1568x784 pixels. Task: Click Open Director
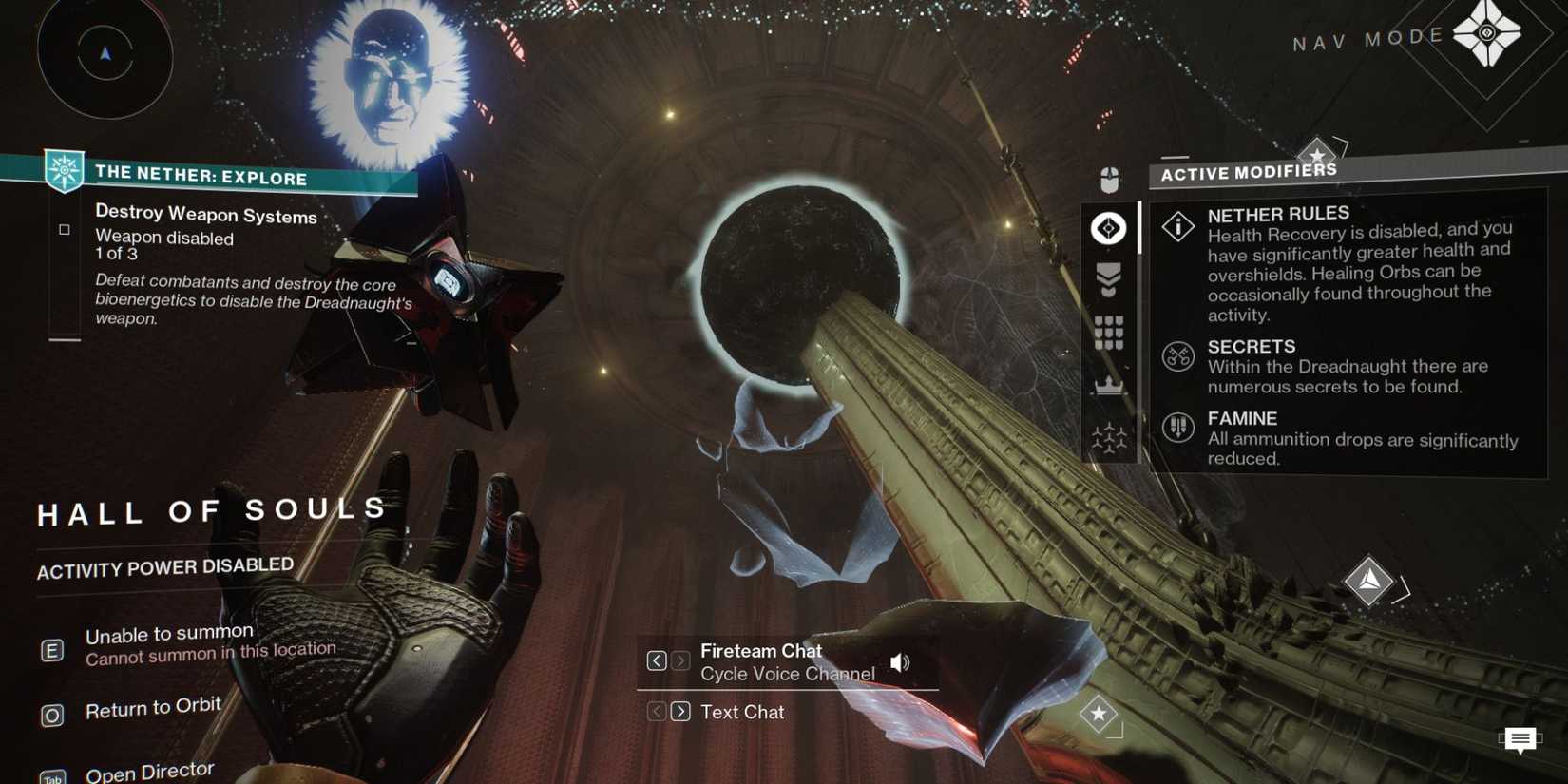149,770
